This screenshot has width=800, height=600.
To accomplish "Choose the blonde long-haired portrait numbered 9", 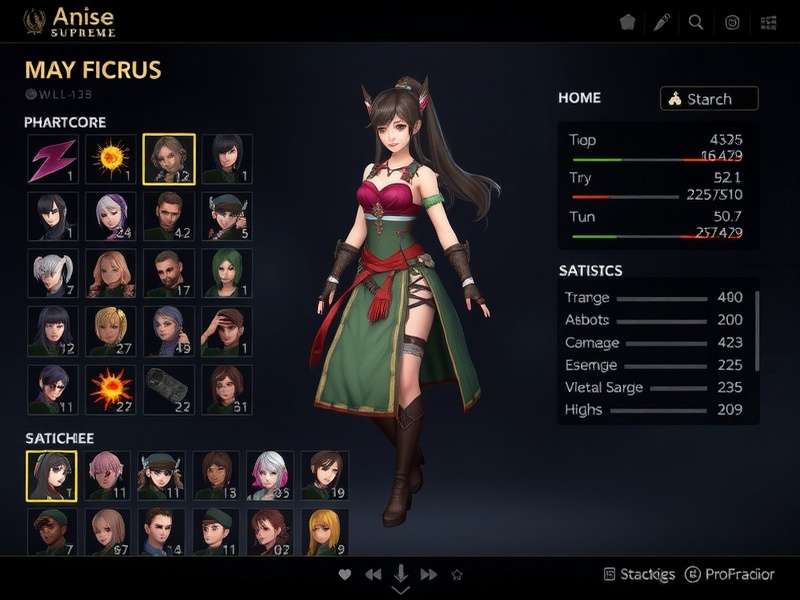I will click(x=324, y=532).
